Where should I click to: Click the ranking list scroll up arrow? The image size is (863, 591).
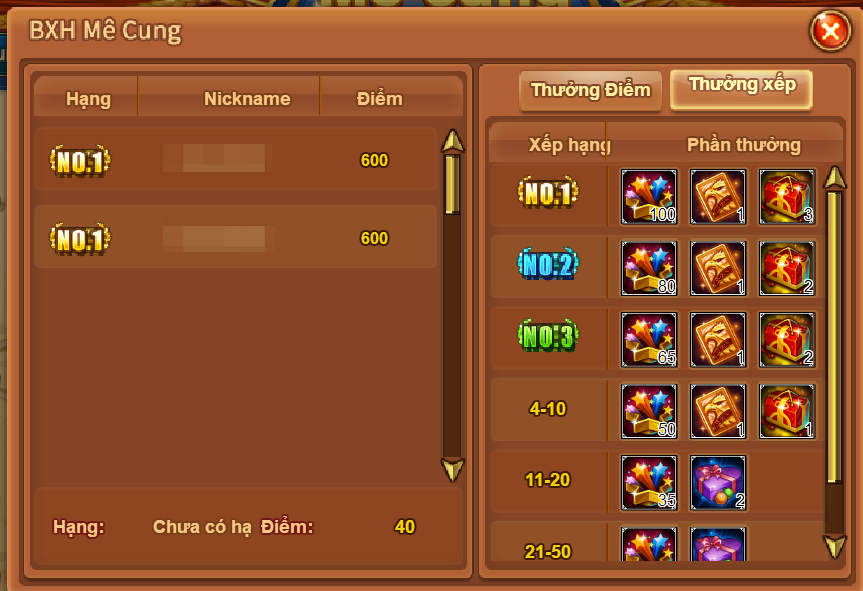click(x=453, y=141)
